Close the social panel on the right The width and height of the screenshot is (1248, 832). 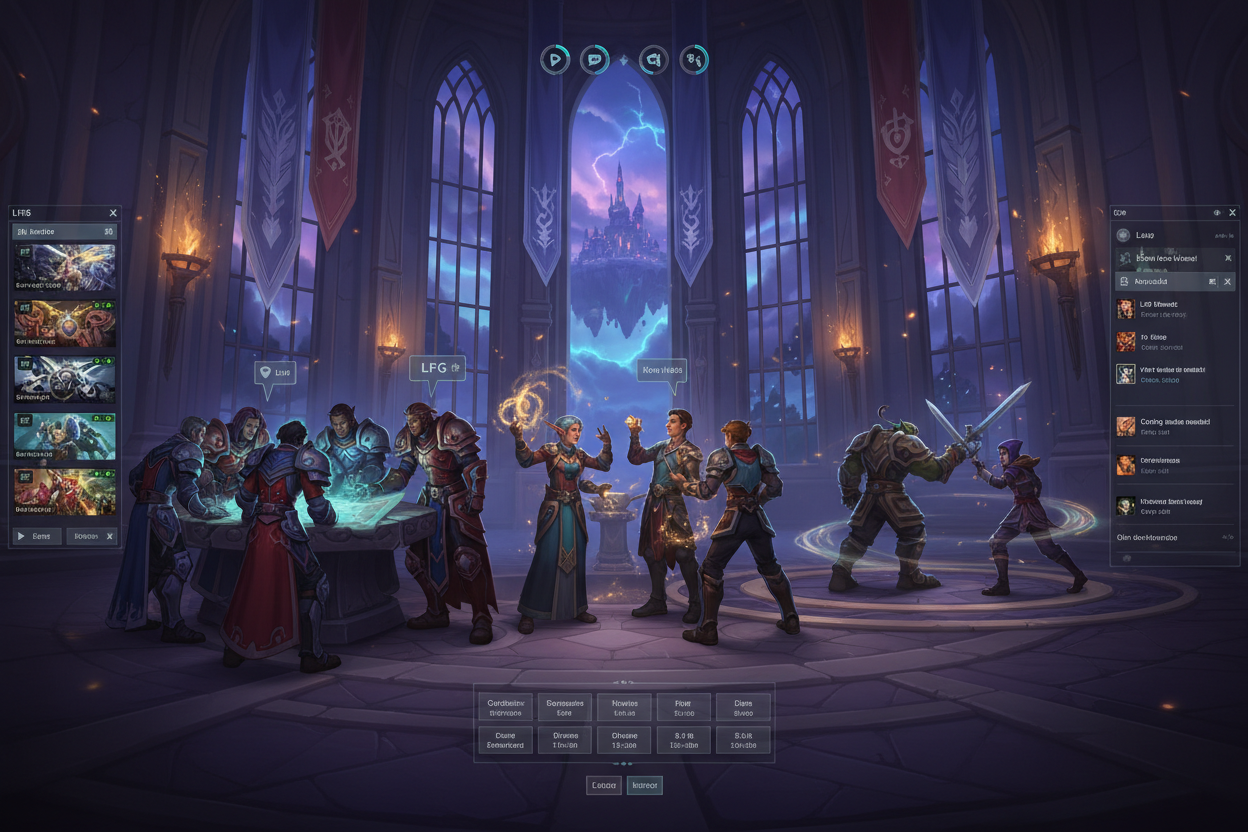[x=1232, y=213]
